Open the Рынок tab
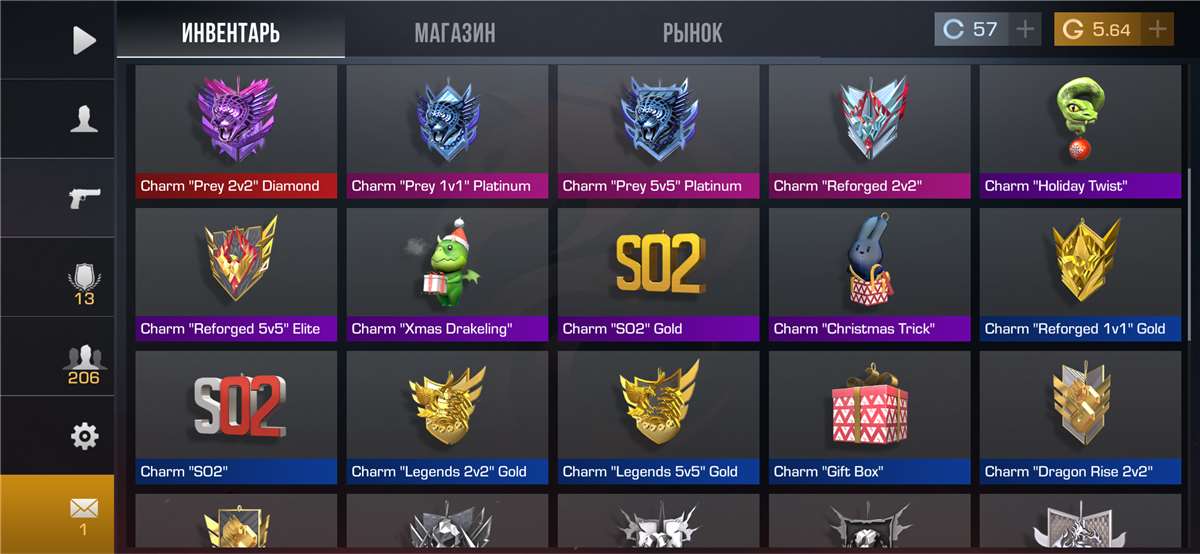Viewport: 1200px width, 554px height. (692, 33)
